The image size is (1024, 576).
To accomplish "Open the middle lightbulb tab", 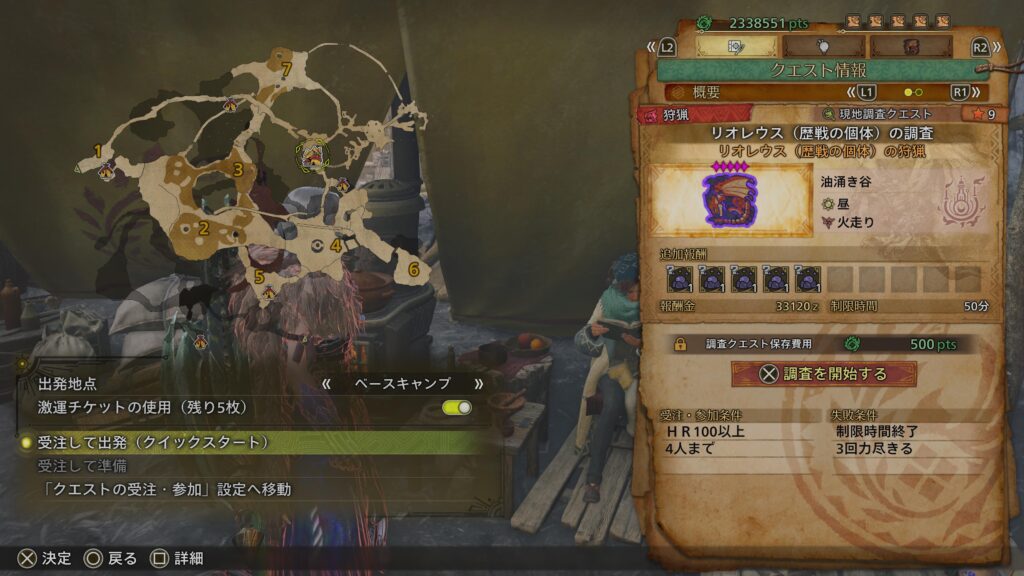I will (823, 46).
